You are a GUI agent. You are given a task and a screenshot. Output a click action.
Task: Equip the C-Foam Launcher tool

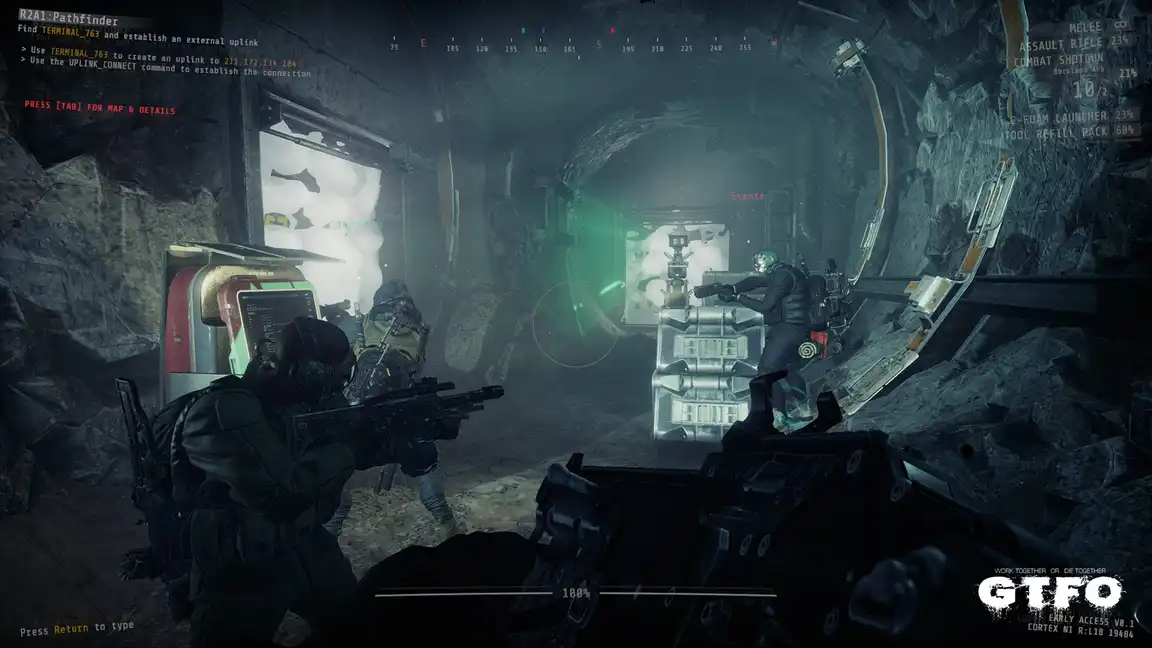pyautogui.click(x=1072, y=116)
